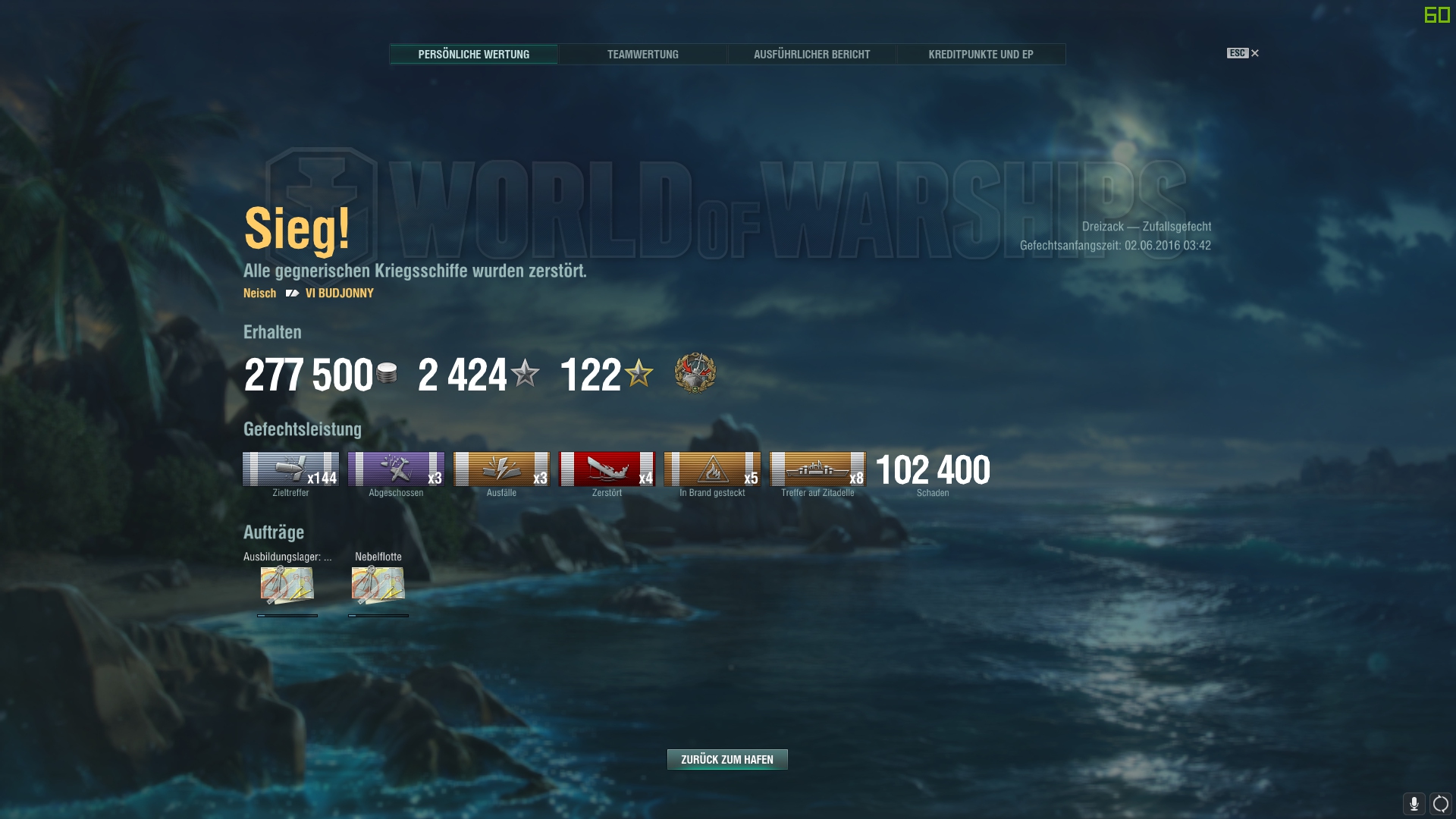The width and height of the screenshot is (1456, 819).
Task: Open the Ausbildungslager mission icon
Action: coord(287,585)
